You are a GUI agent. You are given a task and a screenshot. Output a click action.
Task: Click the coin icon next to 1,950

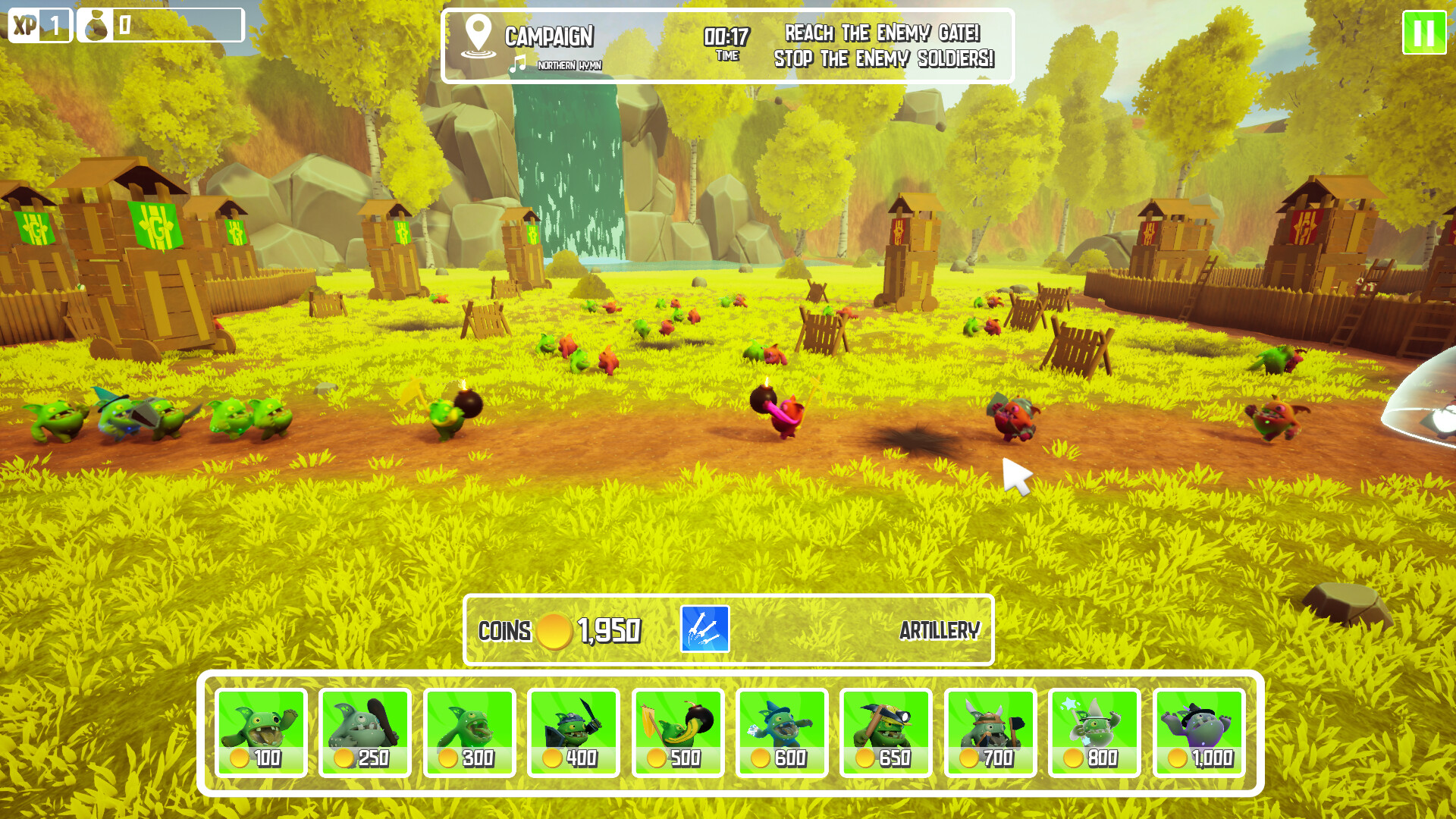556,629
